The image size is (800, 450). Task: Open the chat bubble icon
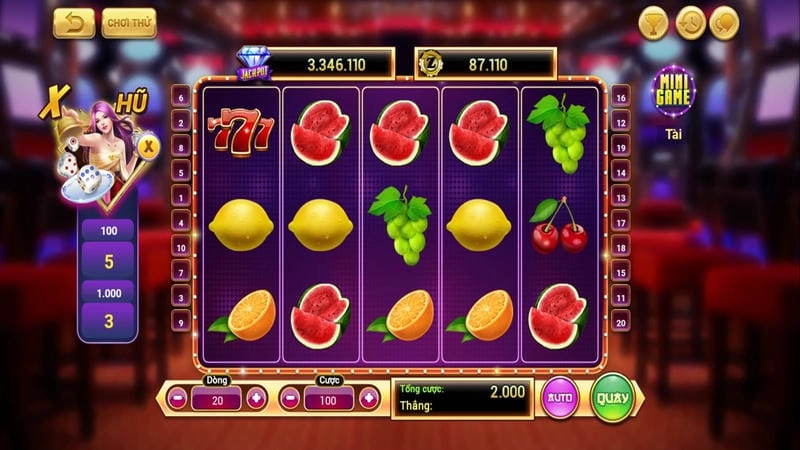point(724,22)
